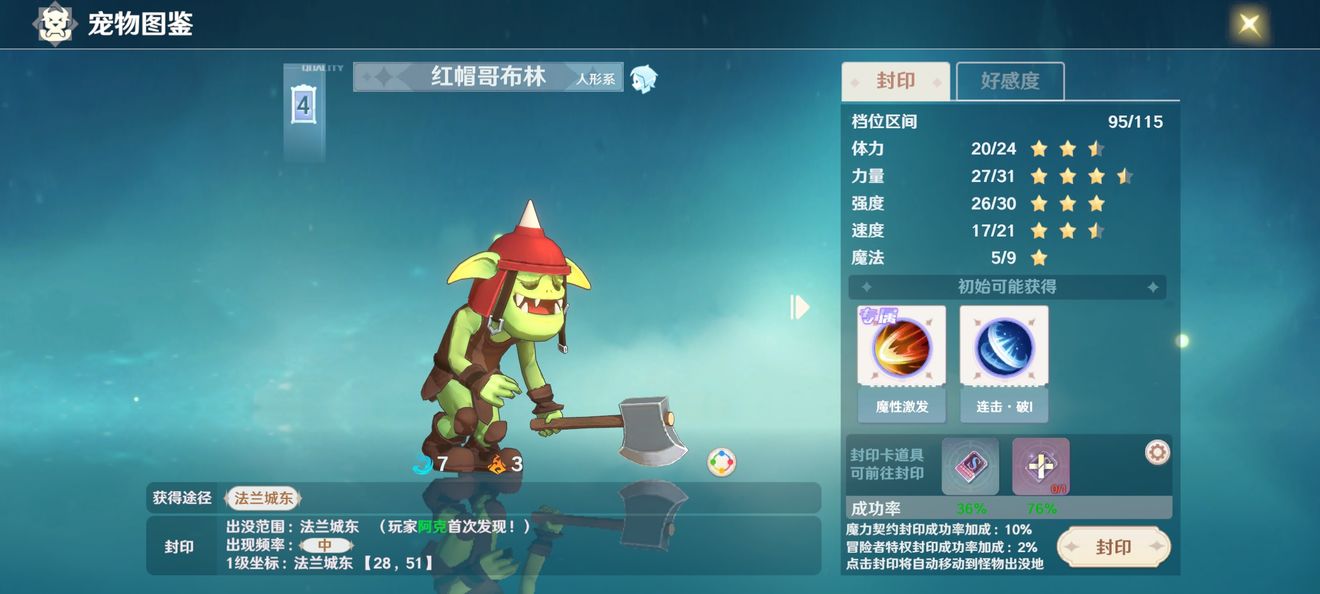Screen dimensions: 1320x594
Task: Click the quality 4 badge
Action: (x=304, y=105)
